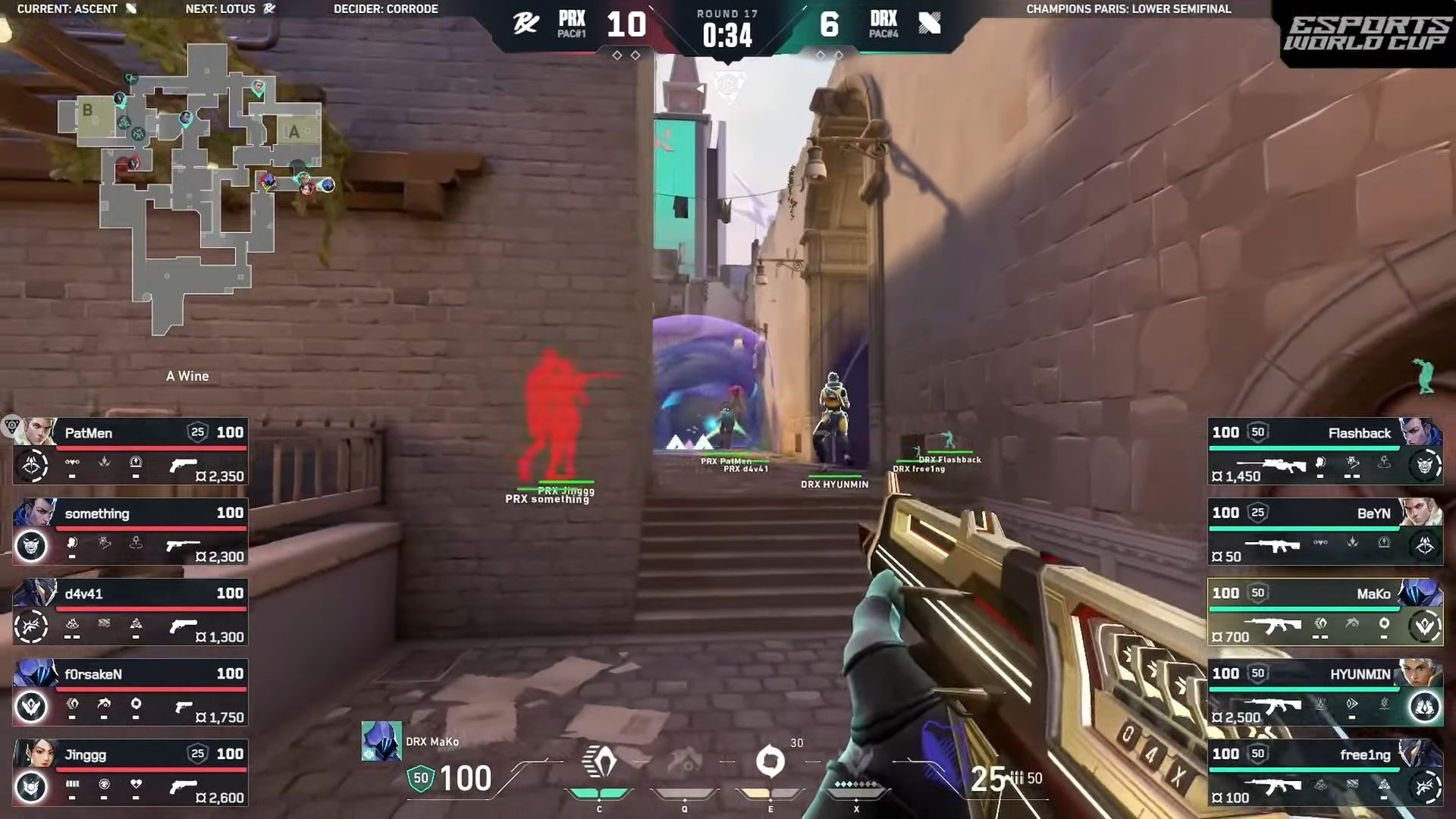The height and width of the screenshot is (819, 1456).
Task: Select HYUNMIN's player card
Action: tap(1324, 692)
